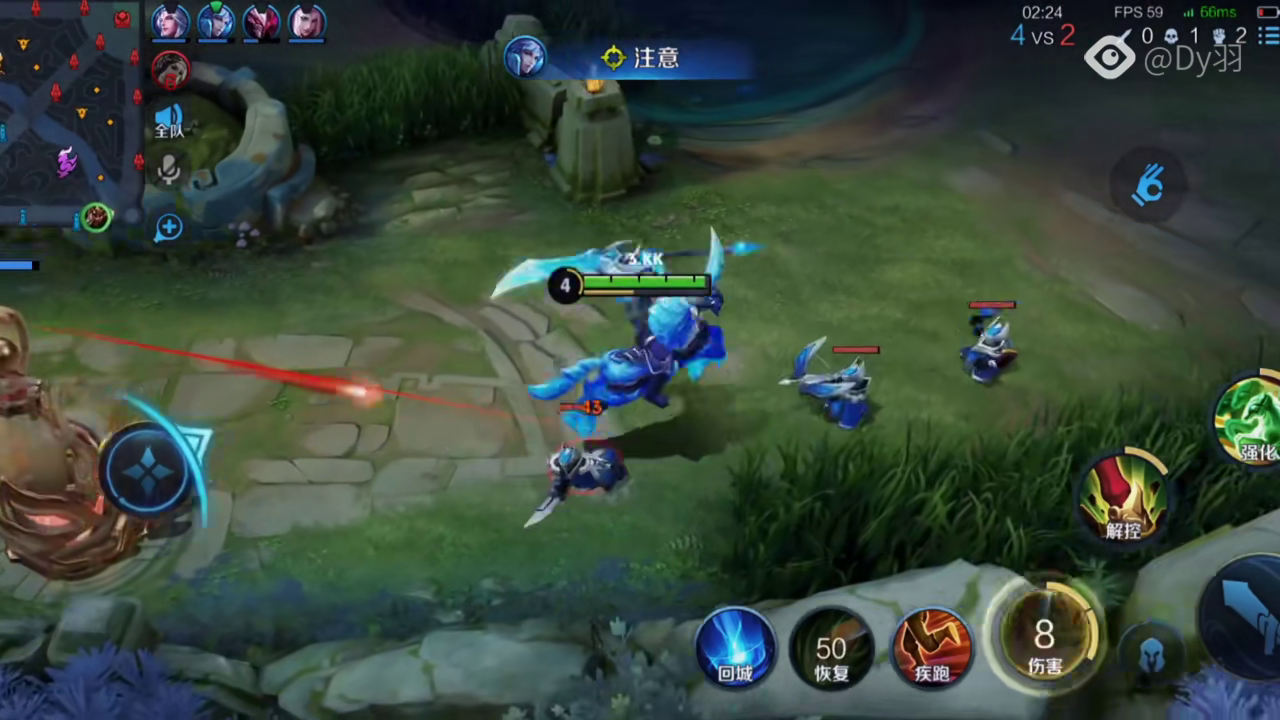The height and width of the screenshot is (720, 1280).
Task: Tap the 注意 attention signal banner
Action: coord(640,58)
